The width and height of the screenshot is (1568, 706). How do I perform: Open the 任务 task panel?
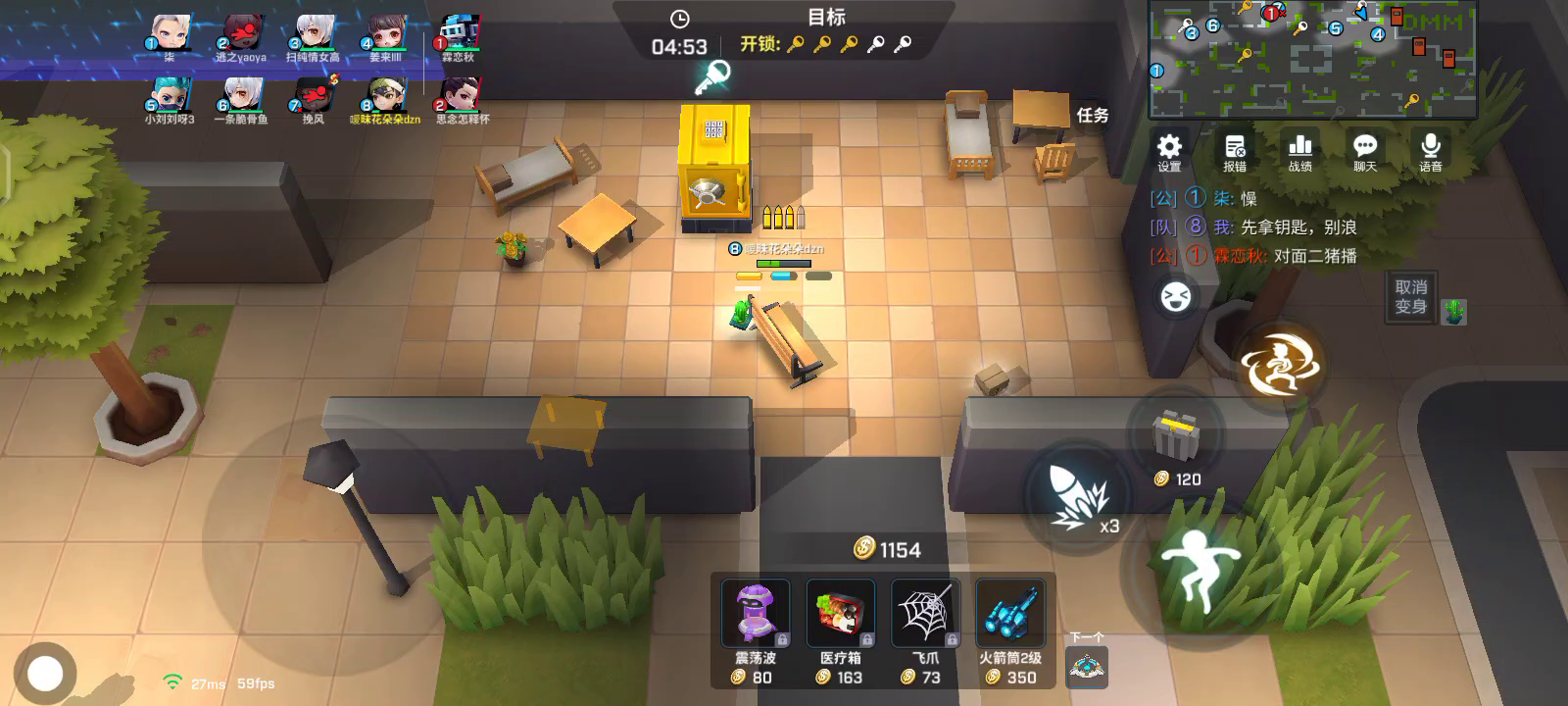pyautogui.click(x=1093, y=116)
